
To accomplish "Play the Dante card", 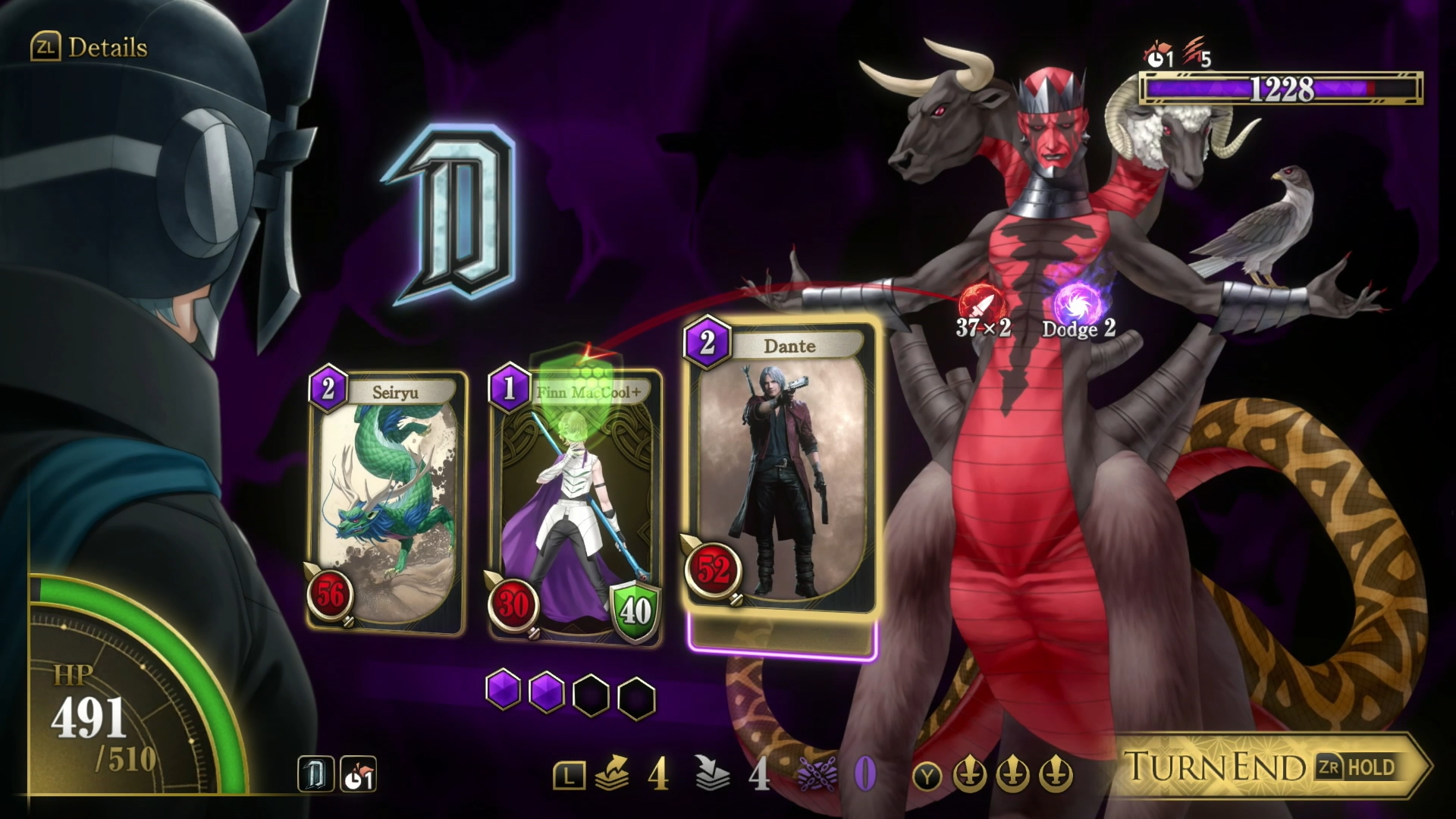I will point(781,470).
